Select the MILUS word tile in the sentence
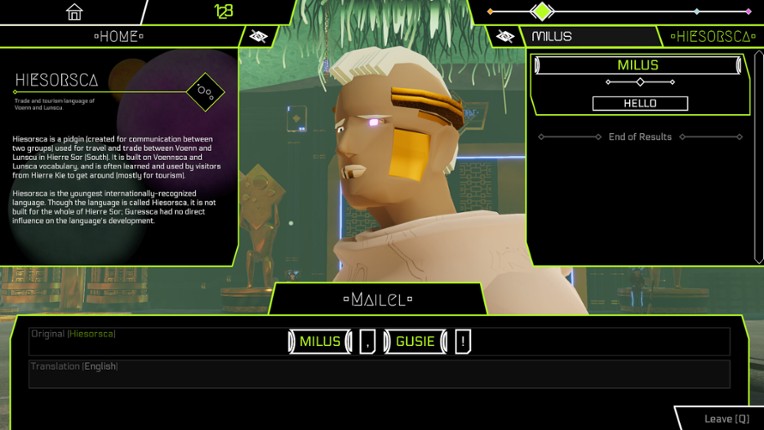Image resolution: width=764 pixels, height=430 pixels. point(320,341)
